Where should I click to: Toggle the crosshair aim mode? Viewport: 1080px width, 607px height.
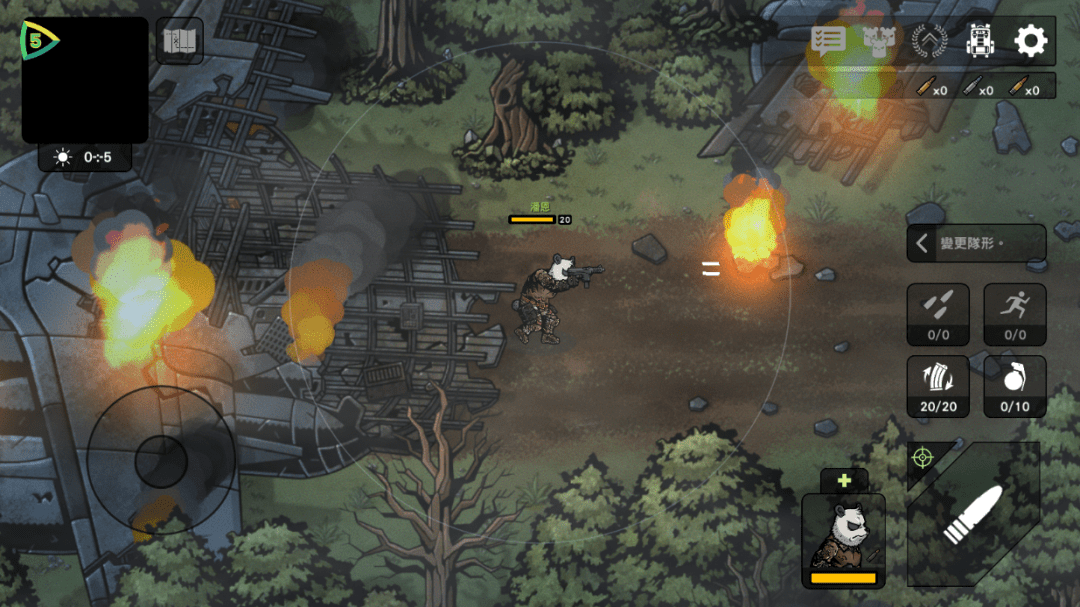[922, 458]
